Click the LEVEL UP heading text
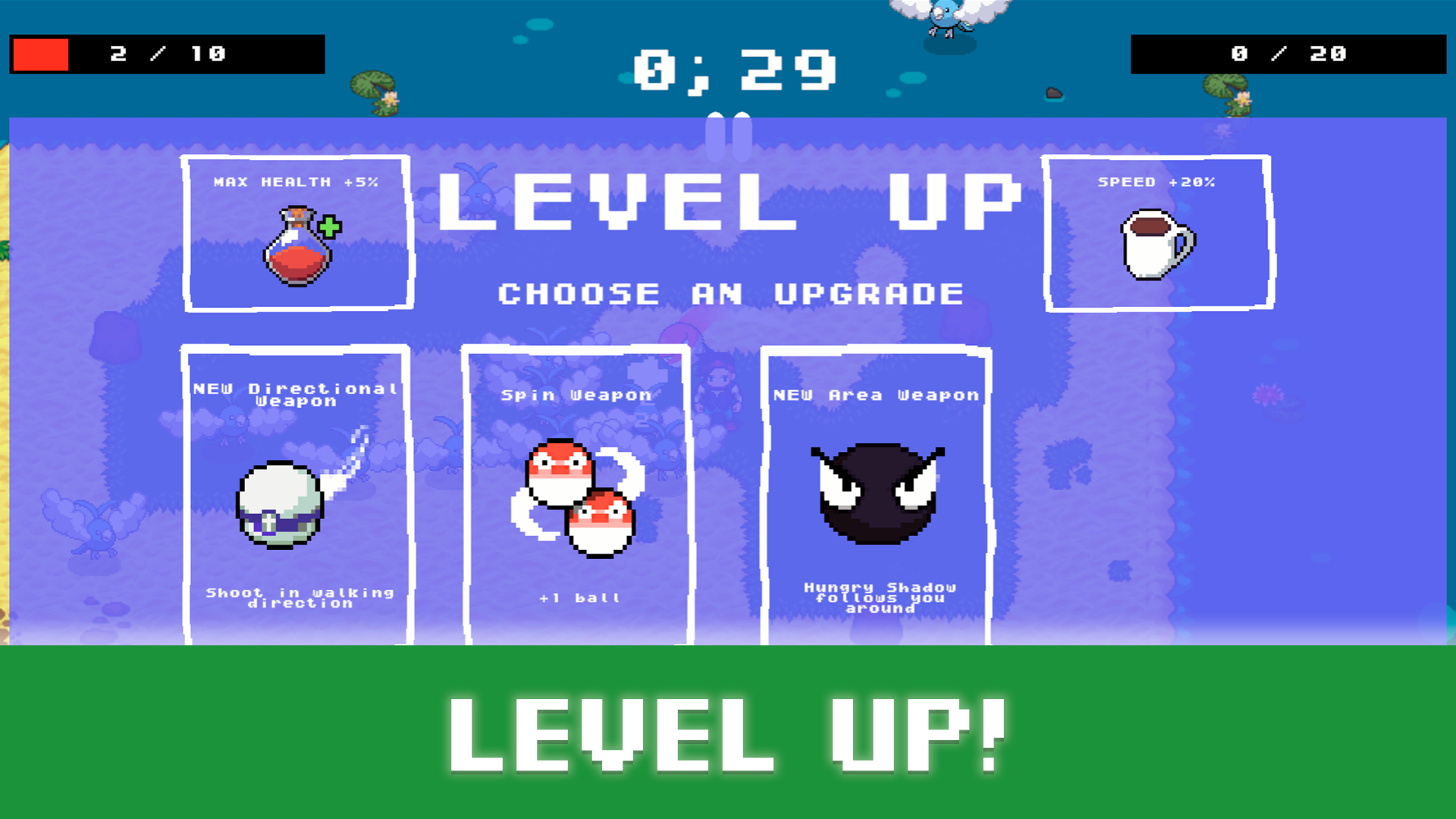 click(x=728, y=199)
